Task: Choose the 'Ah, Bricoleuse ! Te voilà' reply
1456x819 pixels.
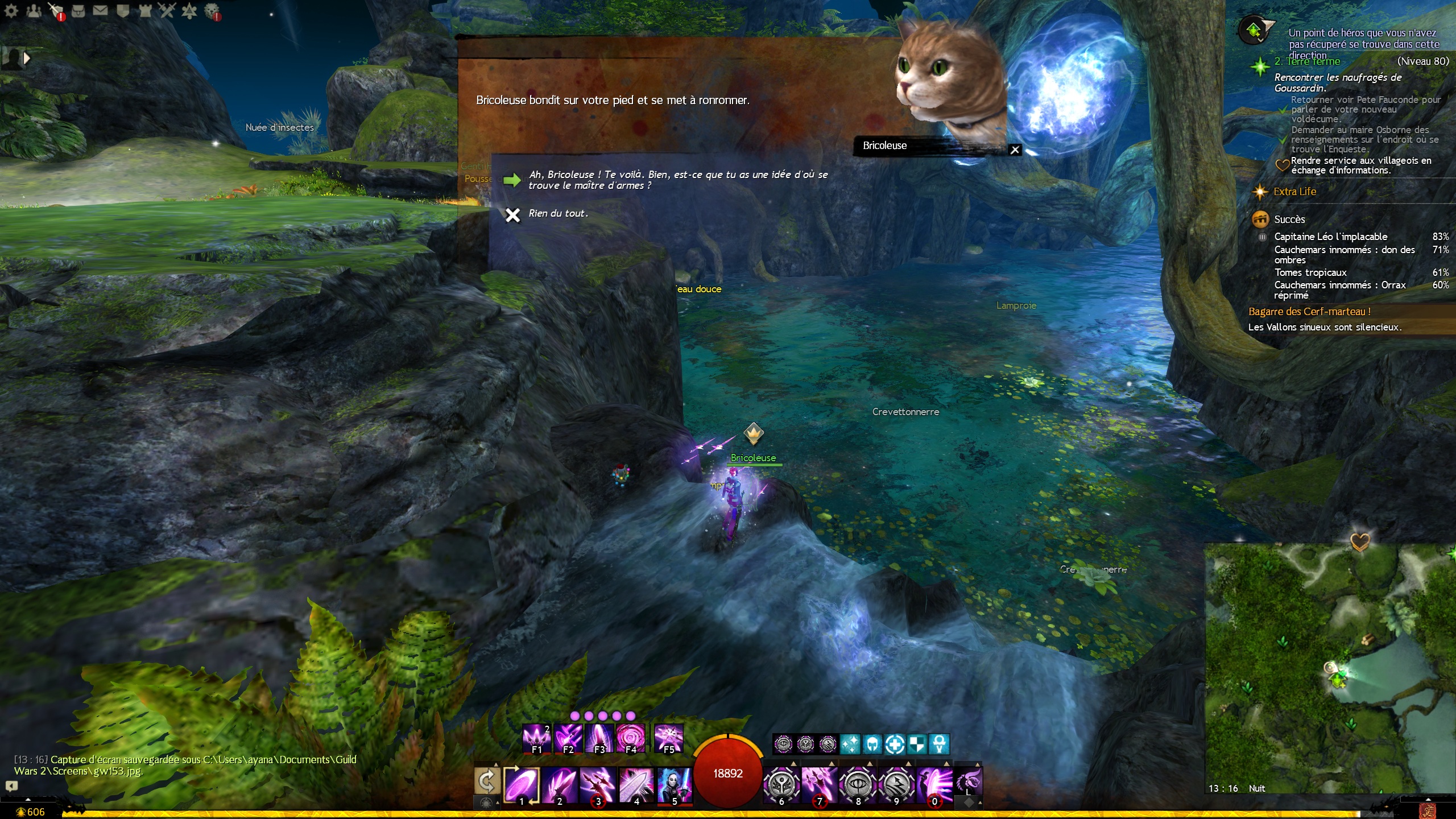Action: pyautogui.click(x=677, y=180)
